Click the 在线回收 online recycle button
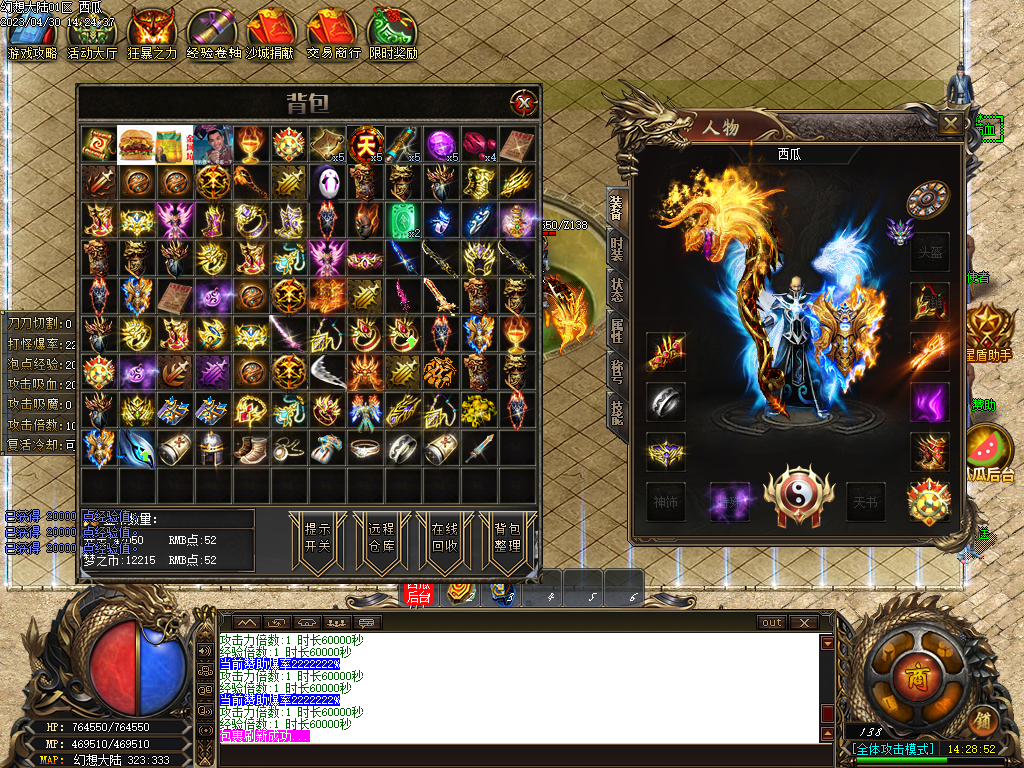The image size is (1024, 768). click(x=444, y=540)
